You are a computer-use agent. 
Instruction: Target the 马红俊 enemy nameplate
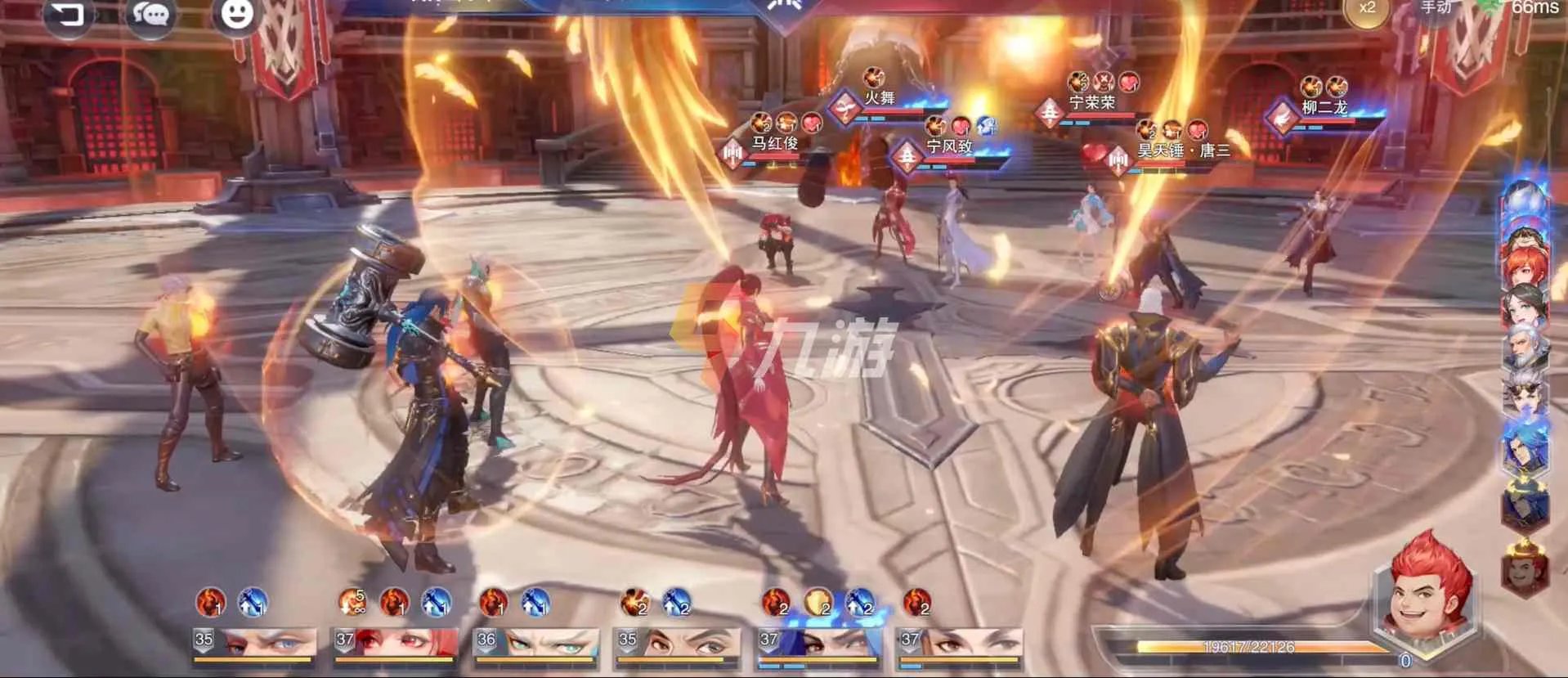(x=774, y=144)
